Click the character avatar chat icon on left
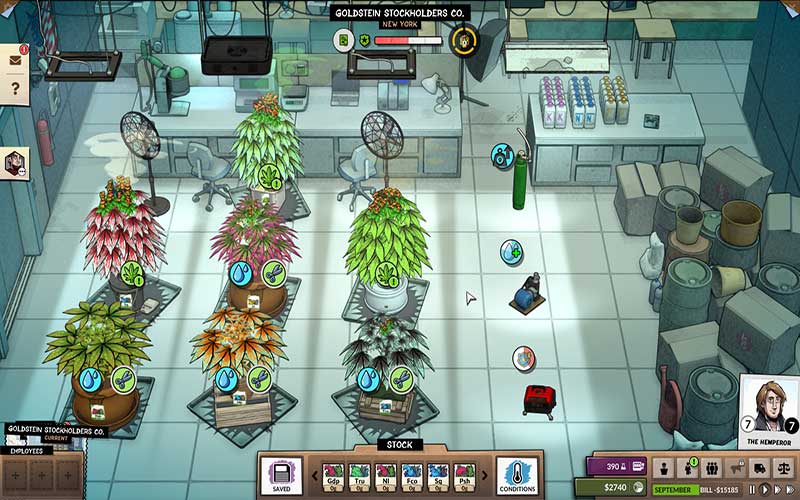The width and height of the screenshot is (800, 500). click(16, 164)
